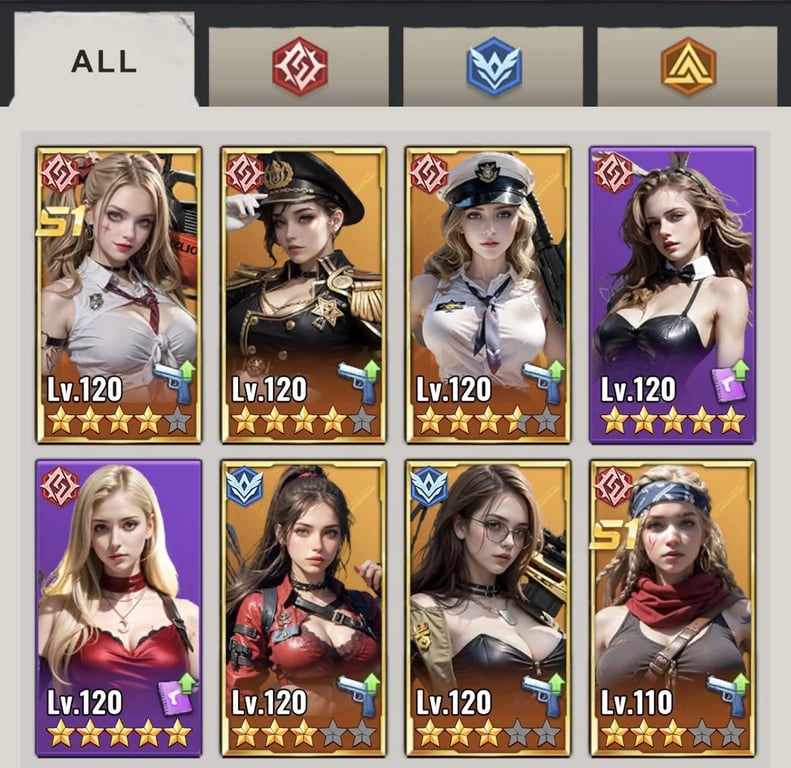Choose the hero in white sailor cap

[x=488, y=295]
